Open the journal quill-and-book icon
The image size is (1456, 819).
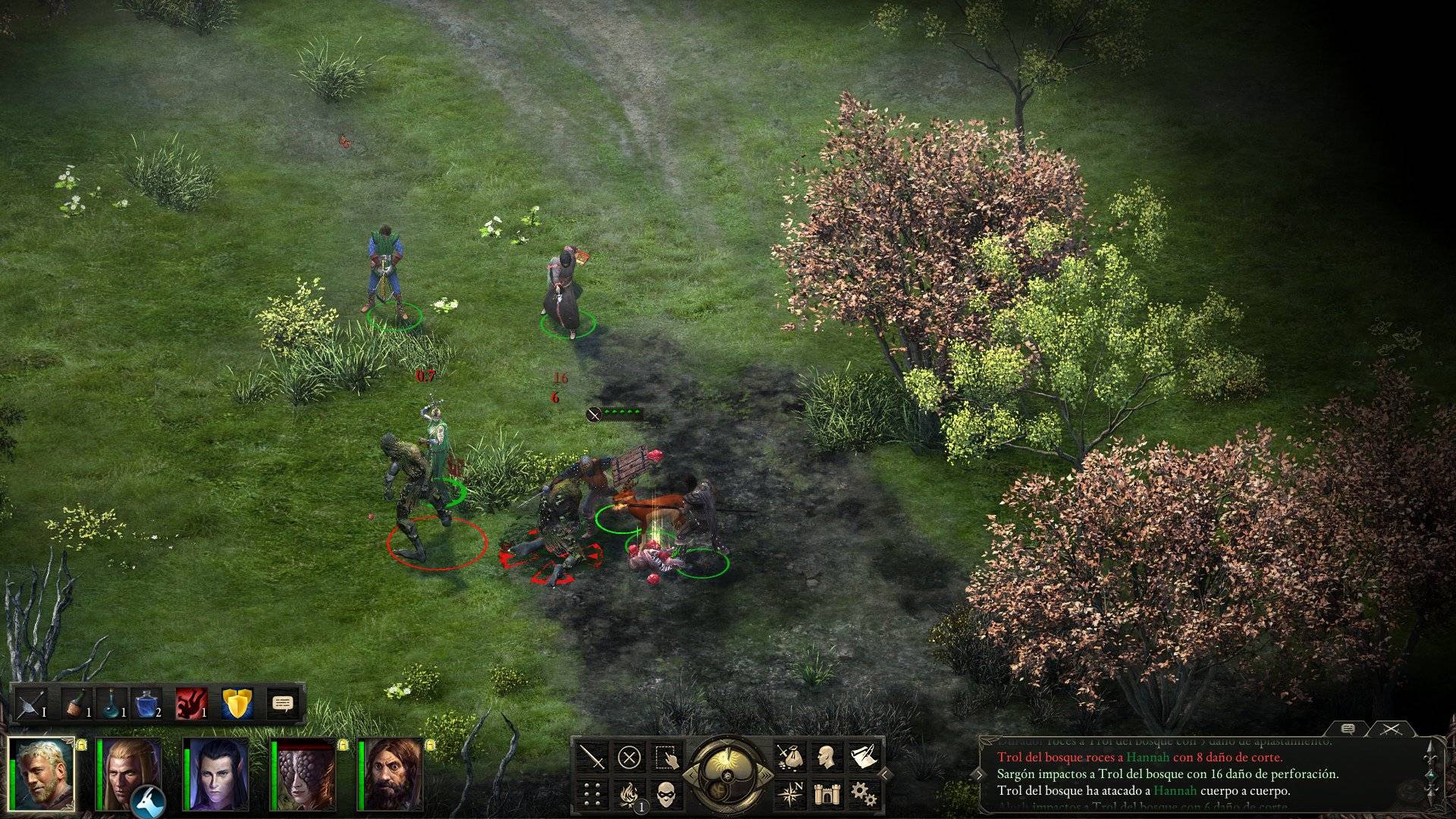point(861,755)
